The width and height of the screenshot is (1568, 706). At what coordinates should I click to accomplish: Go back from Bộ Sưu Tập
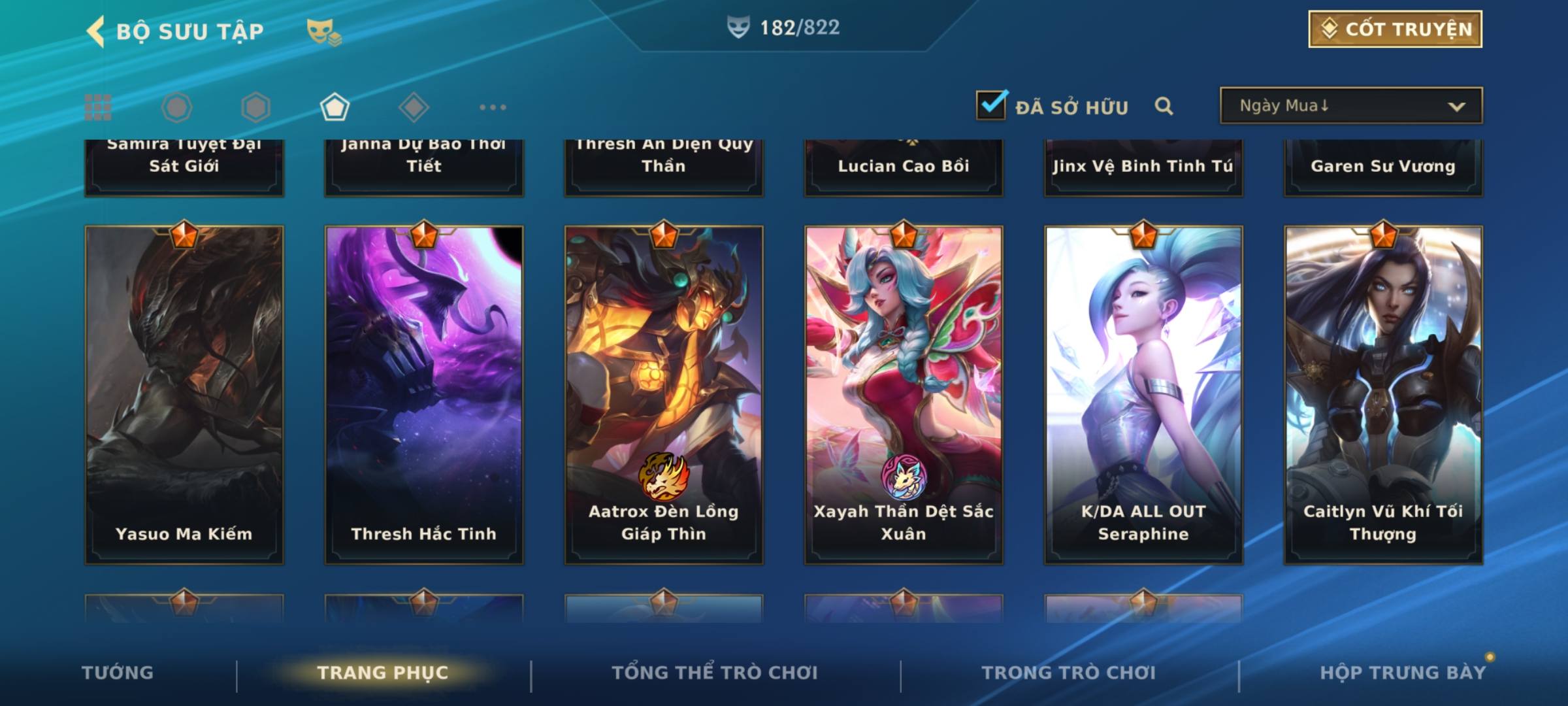[x=97, y=31]
